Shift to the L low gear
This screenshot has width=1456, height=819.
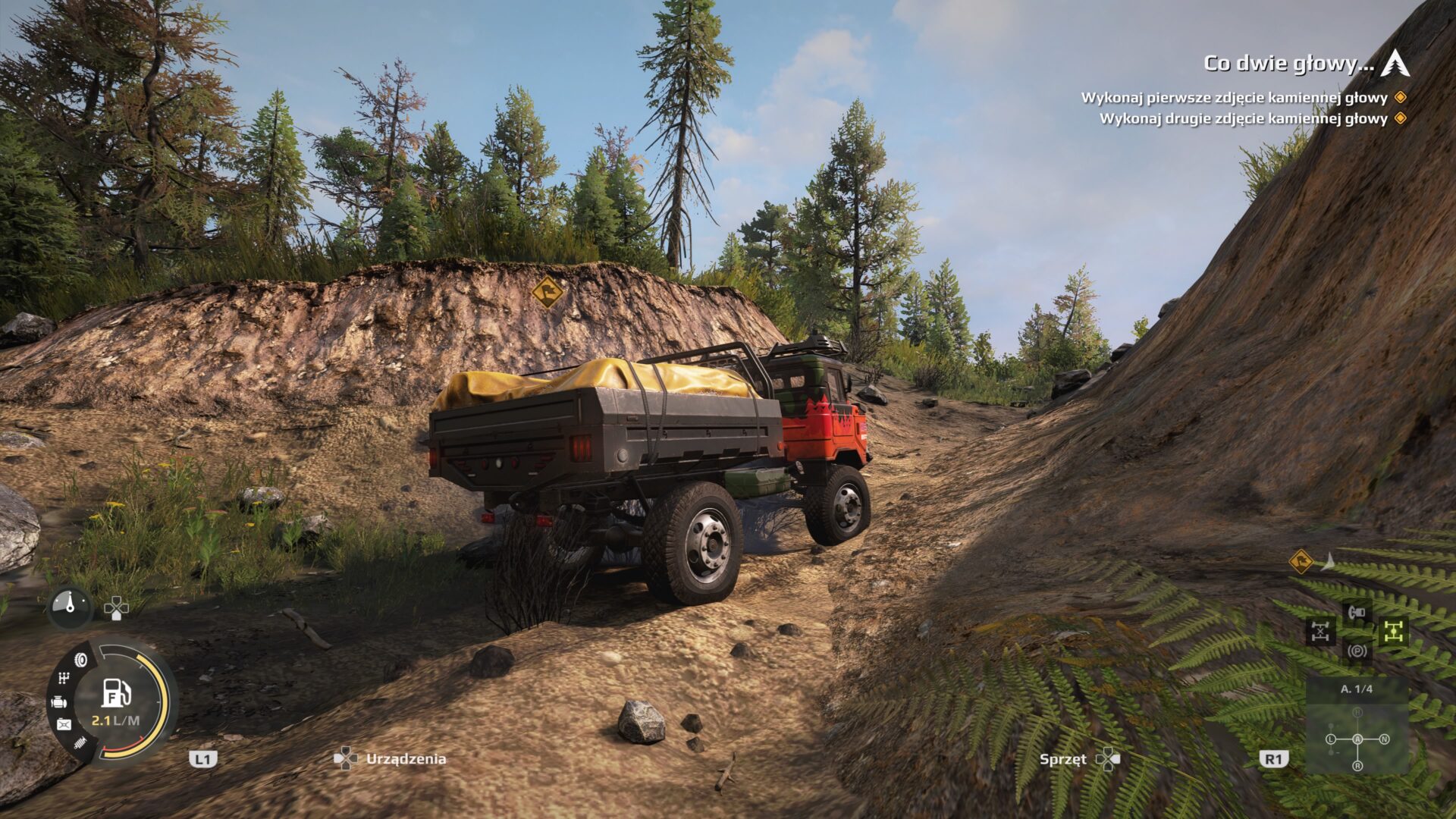1330,739
